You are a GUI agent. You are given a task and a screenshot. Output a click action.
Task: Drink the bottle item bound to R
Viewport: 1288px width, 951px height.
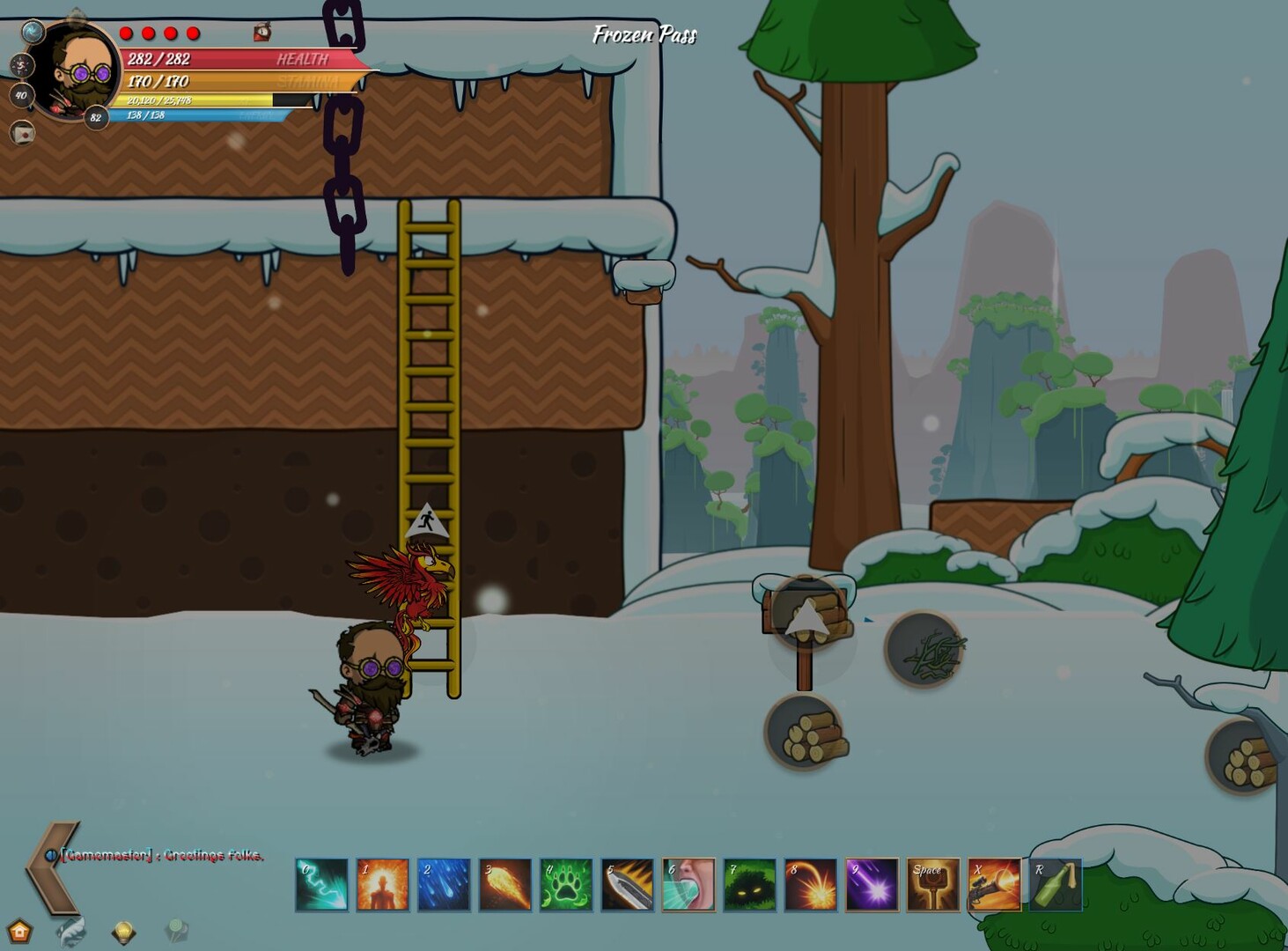[x=1055, y=884]
